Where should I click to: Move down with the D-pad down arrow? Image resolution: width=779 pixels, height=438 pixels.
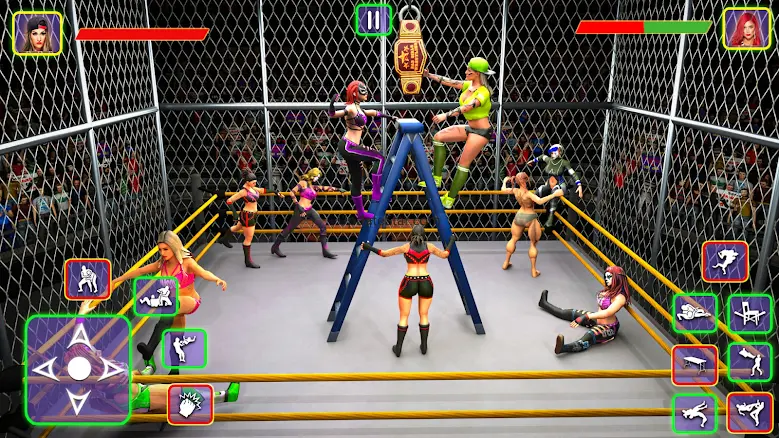click(78, 400)
